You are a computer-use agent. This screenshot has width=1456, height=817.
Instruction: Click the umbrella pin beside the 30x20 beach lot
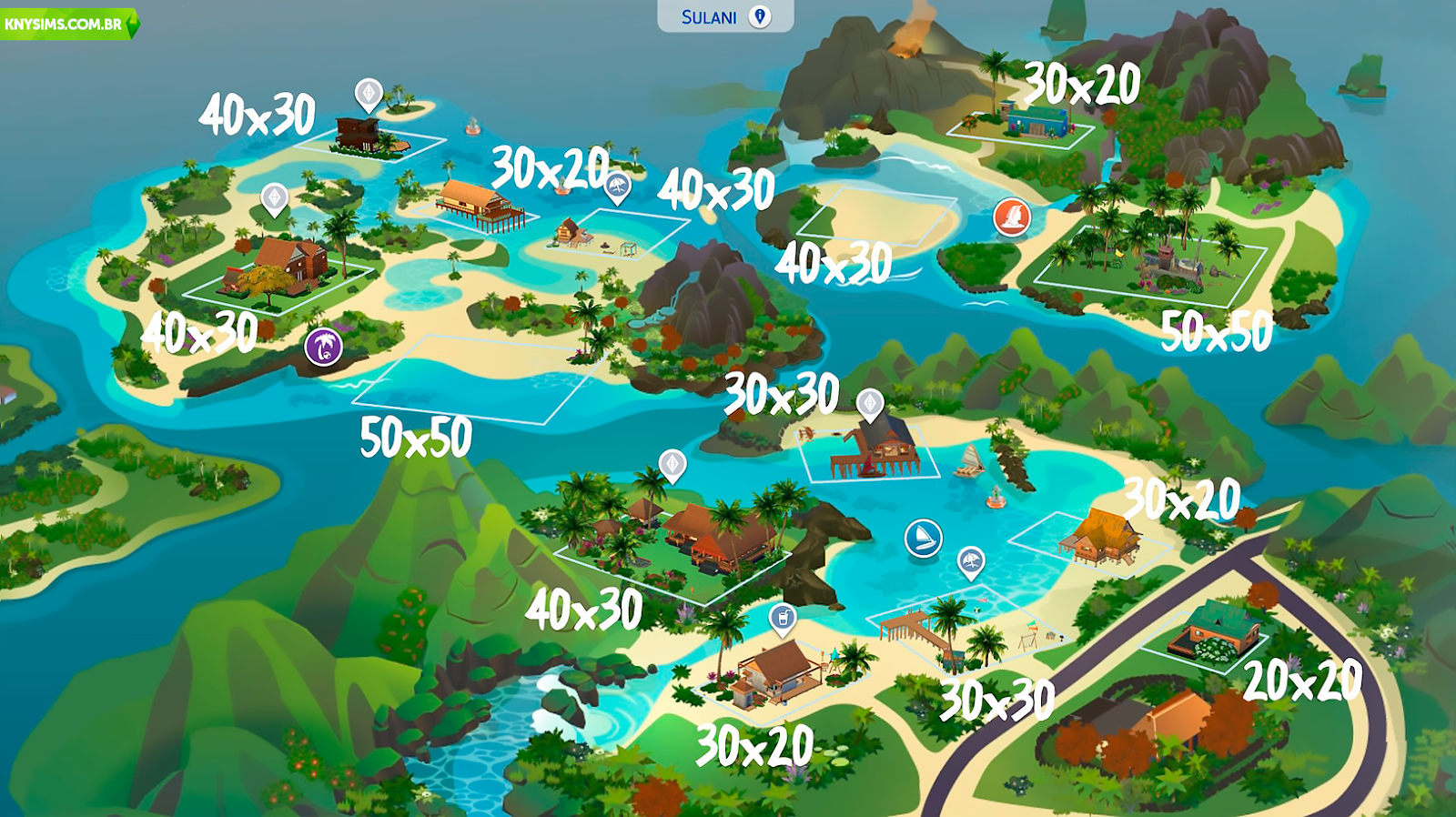coord(617,185)
